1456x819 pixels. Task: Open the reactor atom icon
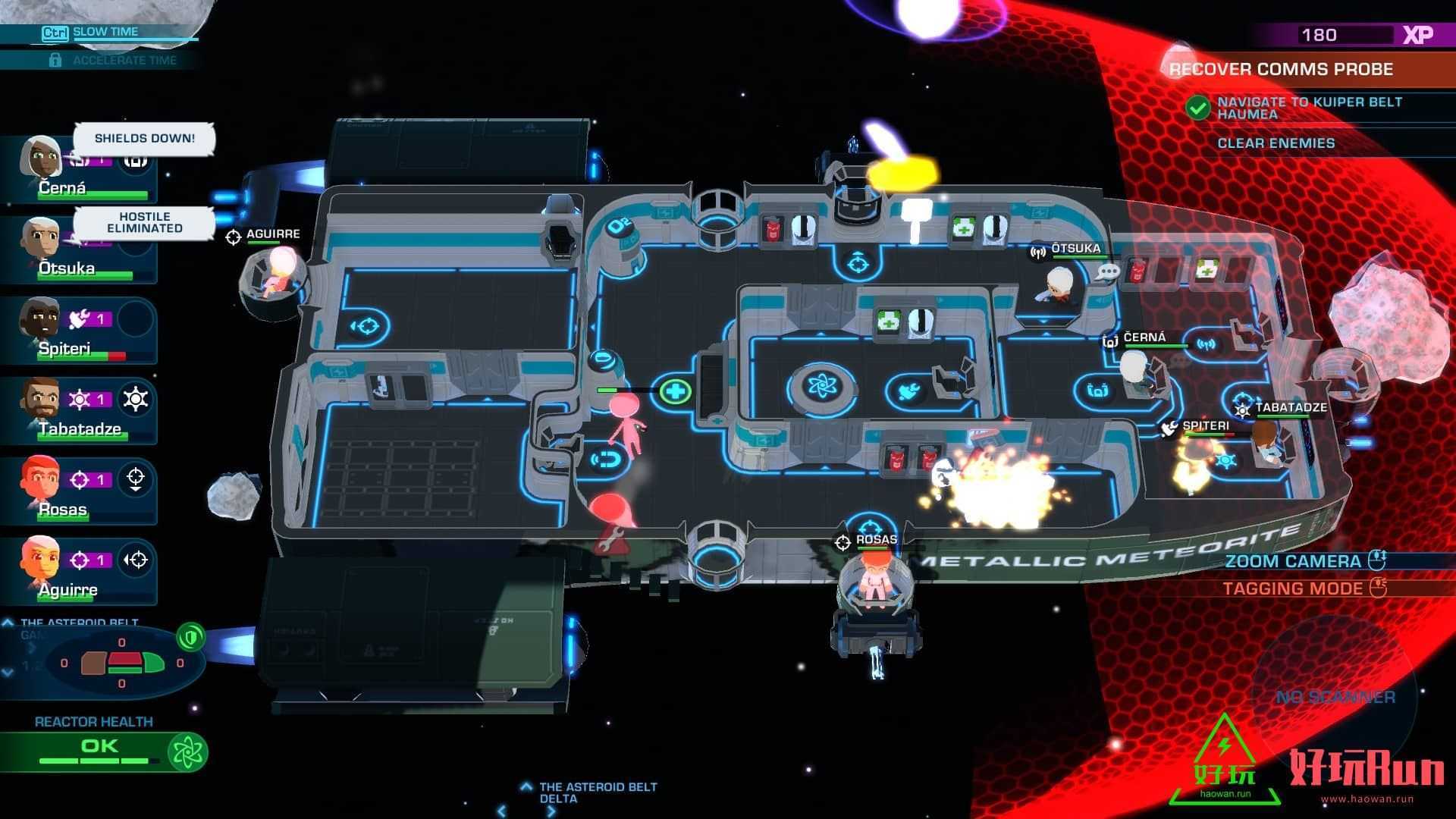[x=187, y=752]
